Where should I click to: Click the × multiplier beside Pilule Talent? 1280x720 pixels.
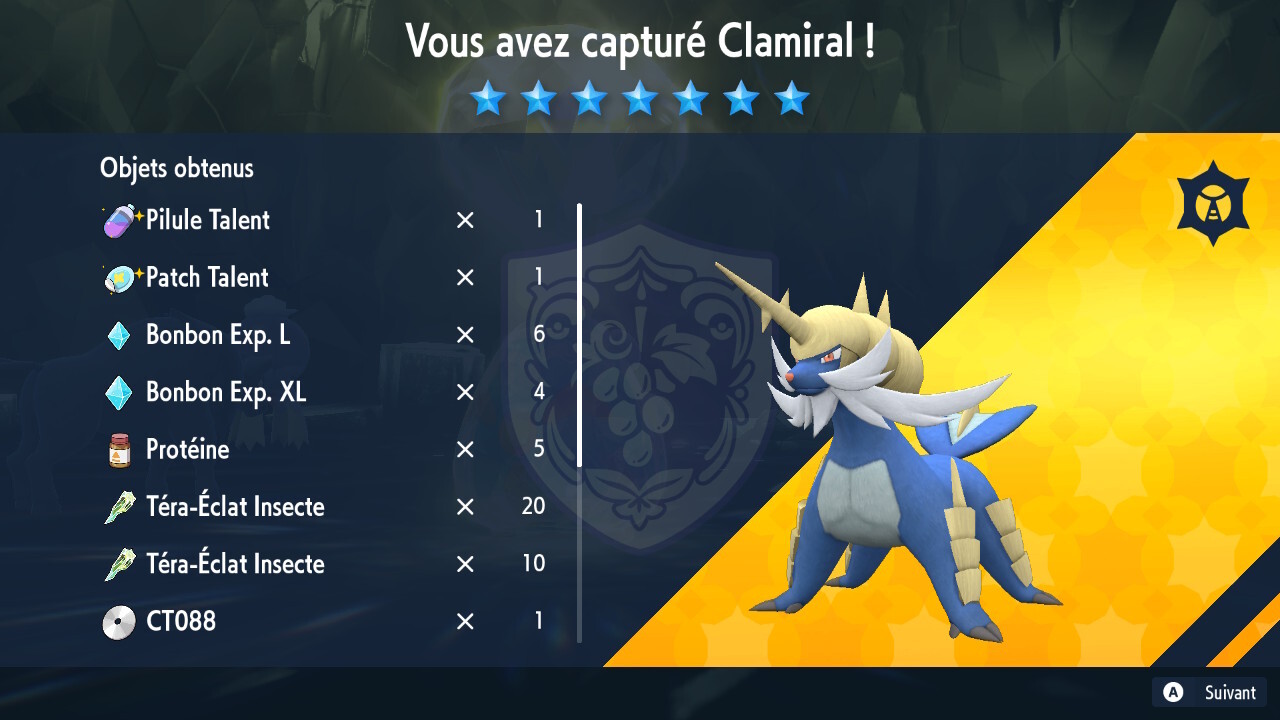click(x=464, y=221)
